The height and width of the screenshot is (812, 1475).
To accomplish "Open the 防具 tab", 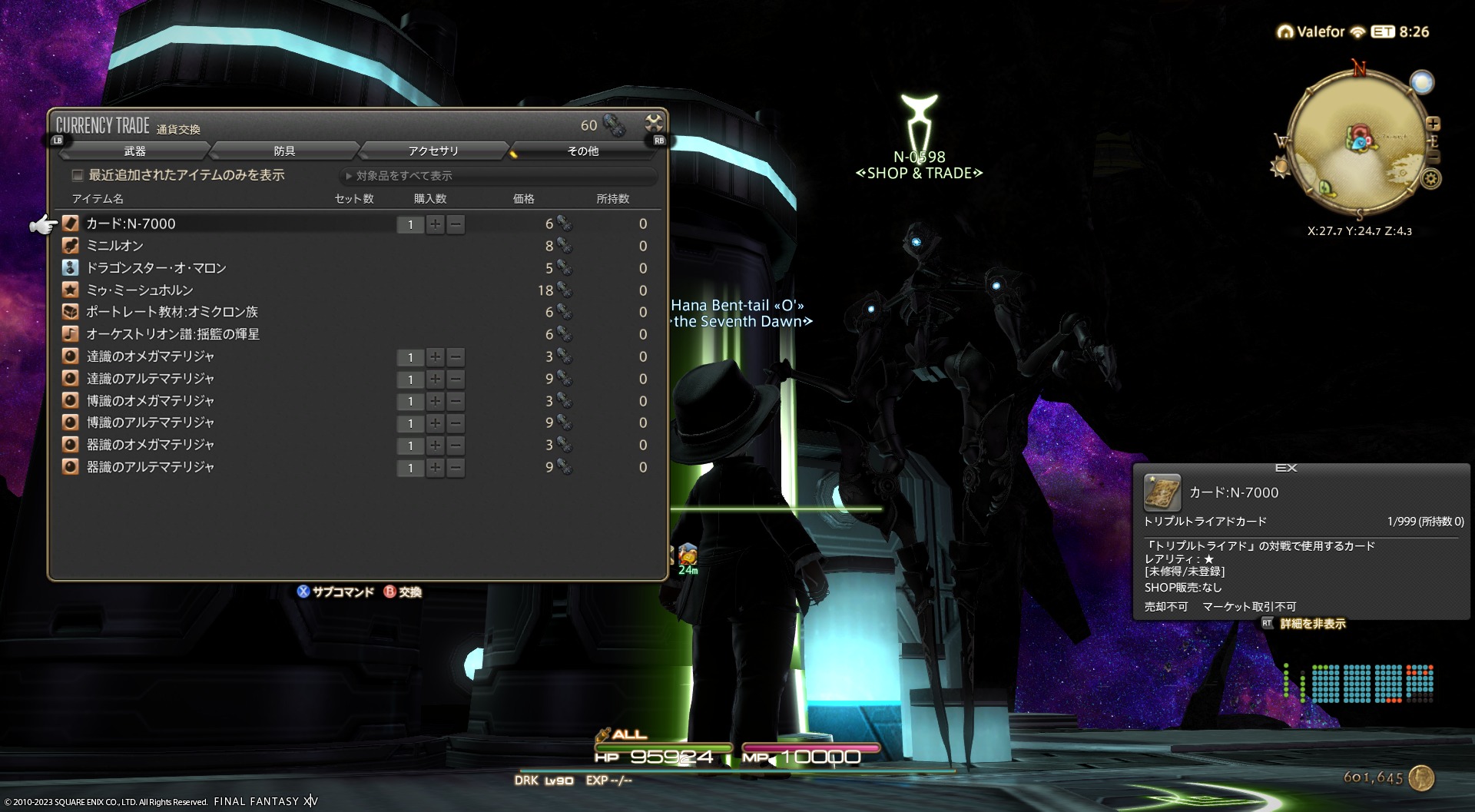I will coord(284,151).
